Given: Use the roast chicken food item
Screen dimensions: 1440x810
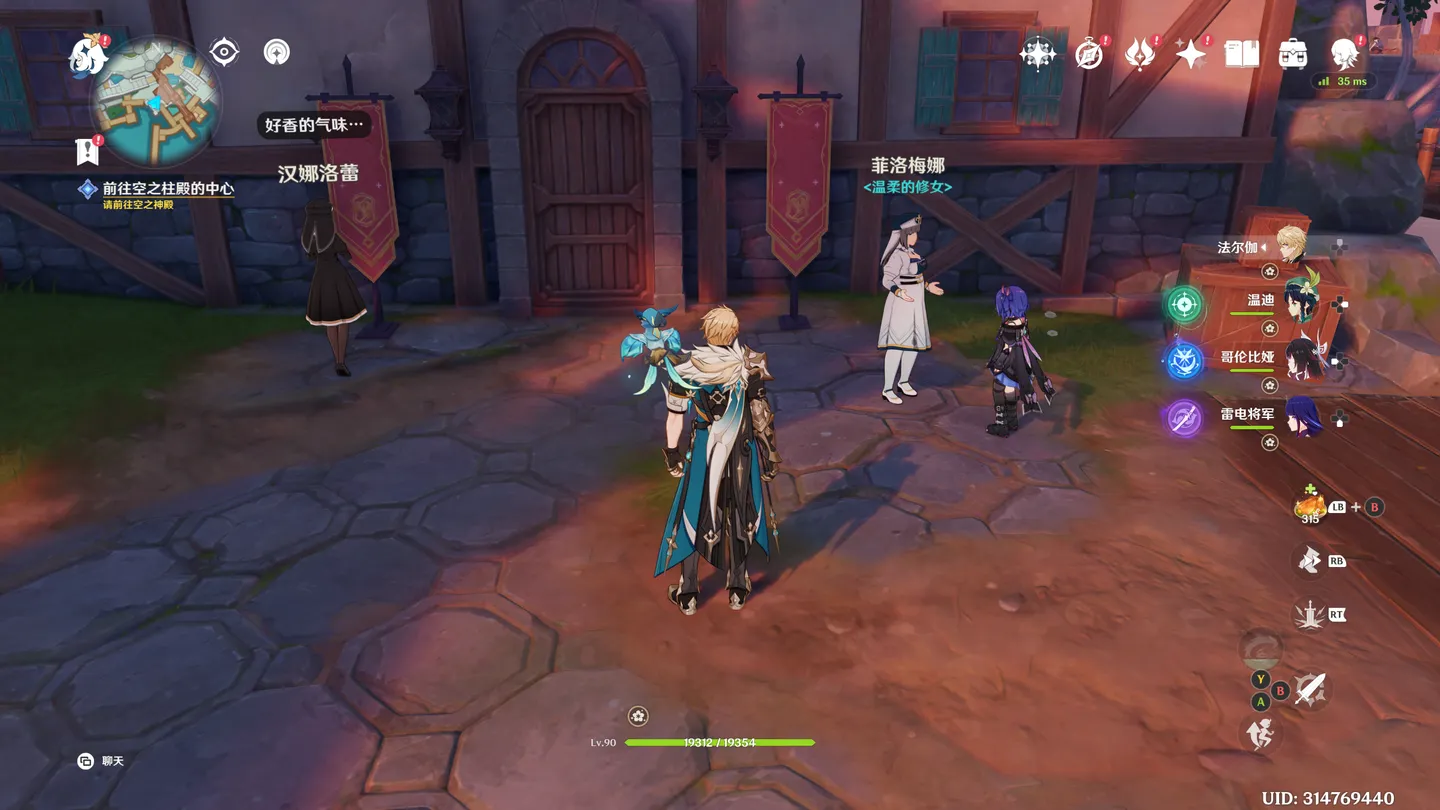Looking at the screenshot, I should [x=1309, y=505].
